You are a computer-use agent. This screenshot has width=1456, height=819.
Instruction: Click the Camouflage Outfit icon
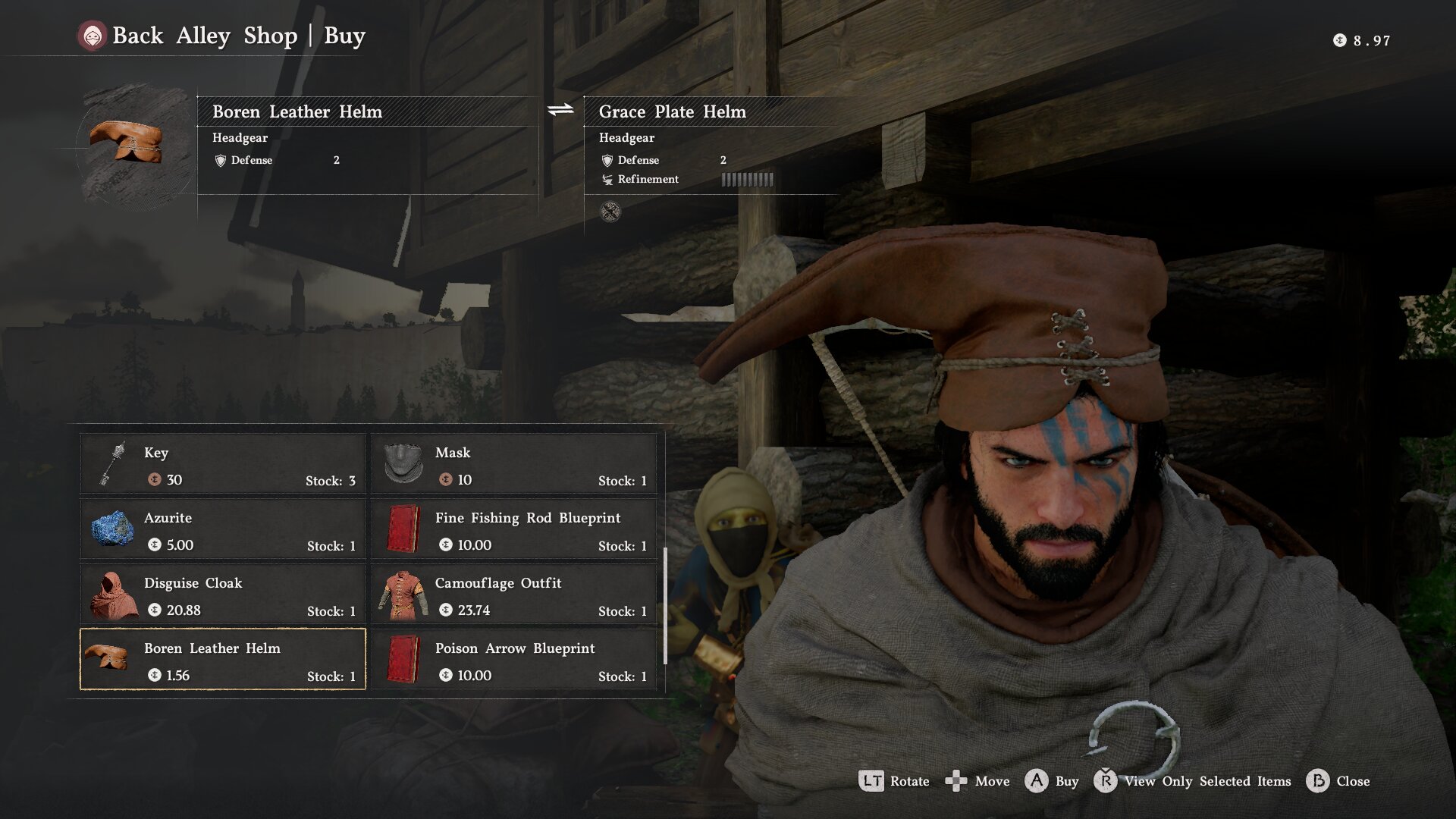pyautogui.click(x=403, y=595)
